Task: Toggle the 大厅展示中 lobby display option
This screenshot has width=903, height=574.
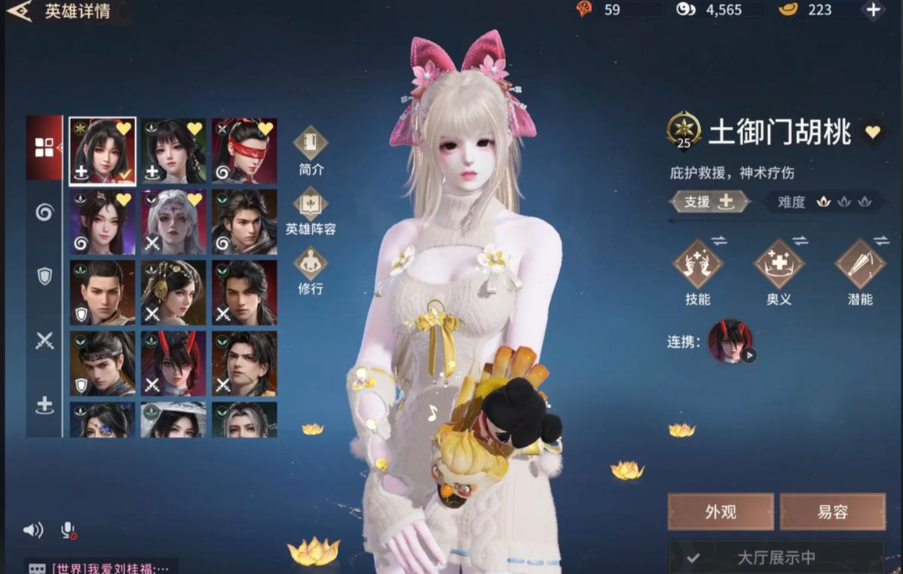Action: (775, 558)
